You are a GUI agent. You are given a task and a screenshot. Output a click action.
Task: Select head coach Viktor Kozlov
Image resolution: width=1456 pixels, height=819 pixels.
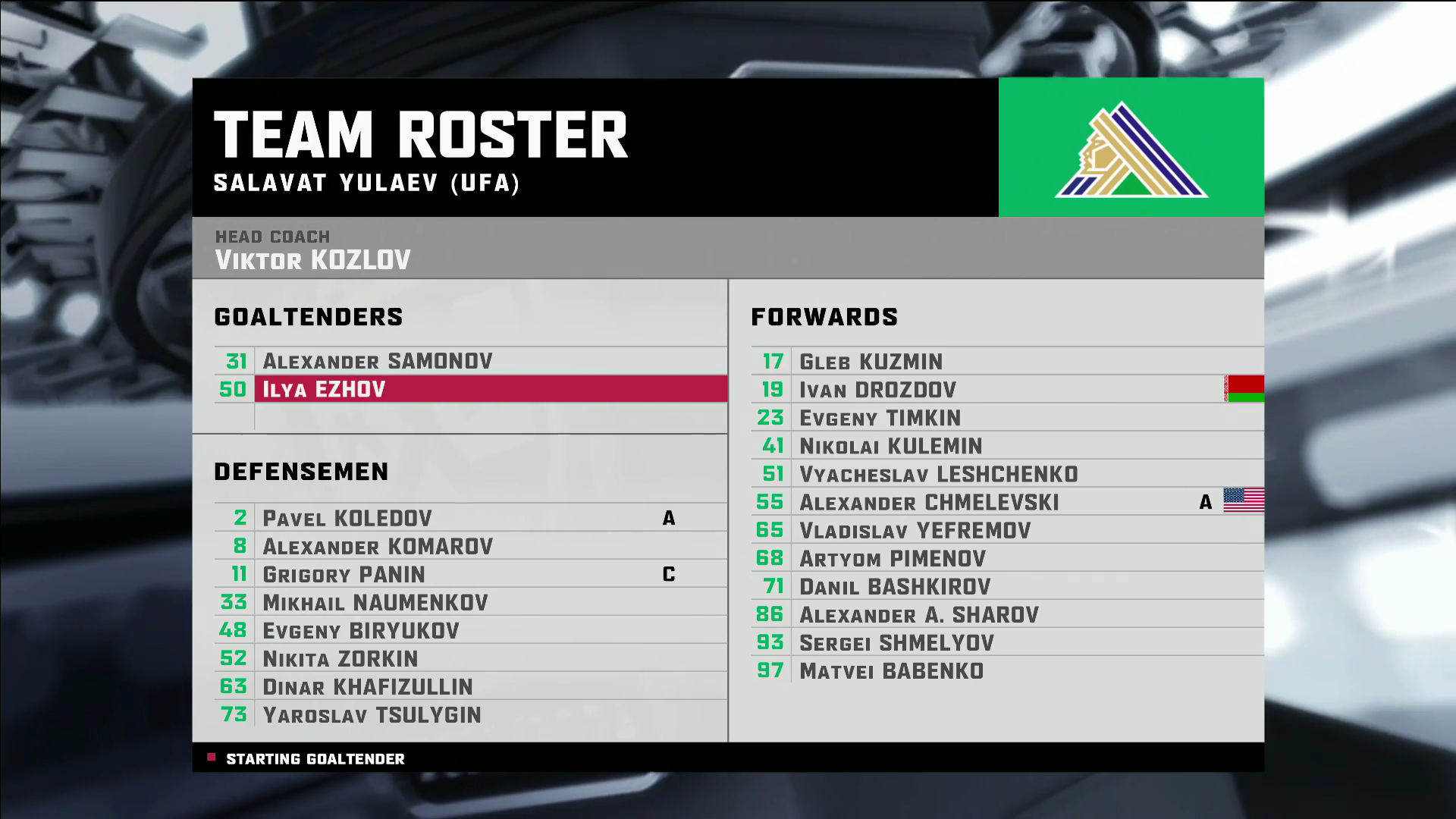click(x=312, y=260)
